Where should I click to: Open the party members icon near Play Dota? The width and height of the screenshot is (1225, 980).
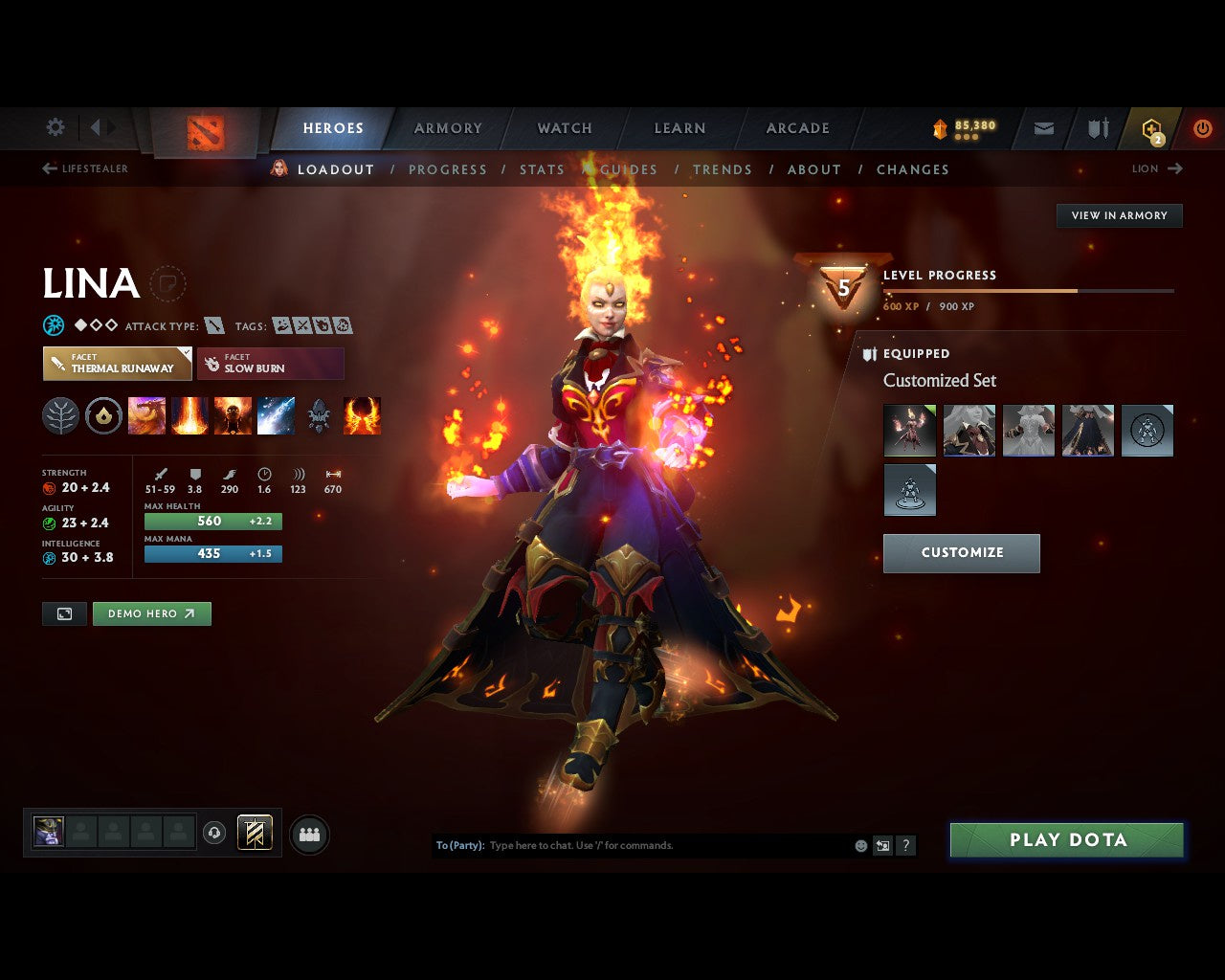pos(306,833)
